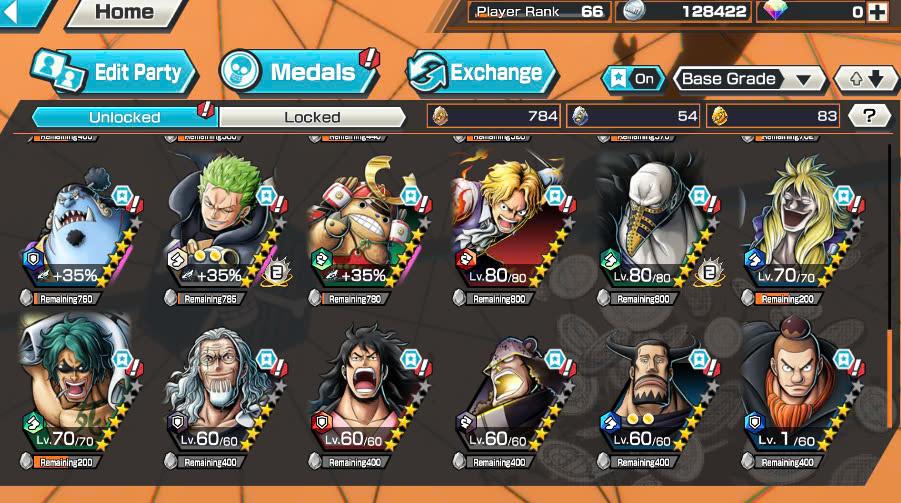The height and width of the screenshot is (503, 901).
Task: Open the Exchange menu
Action: (x=480, y=72)
